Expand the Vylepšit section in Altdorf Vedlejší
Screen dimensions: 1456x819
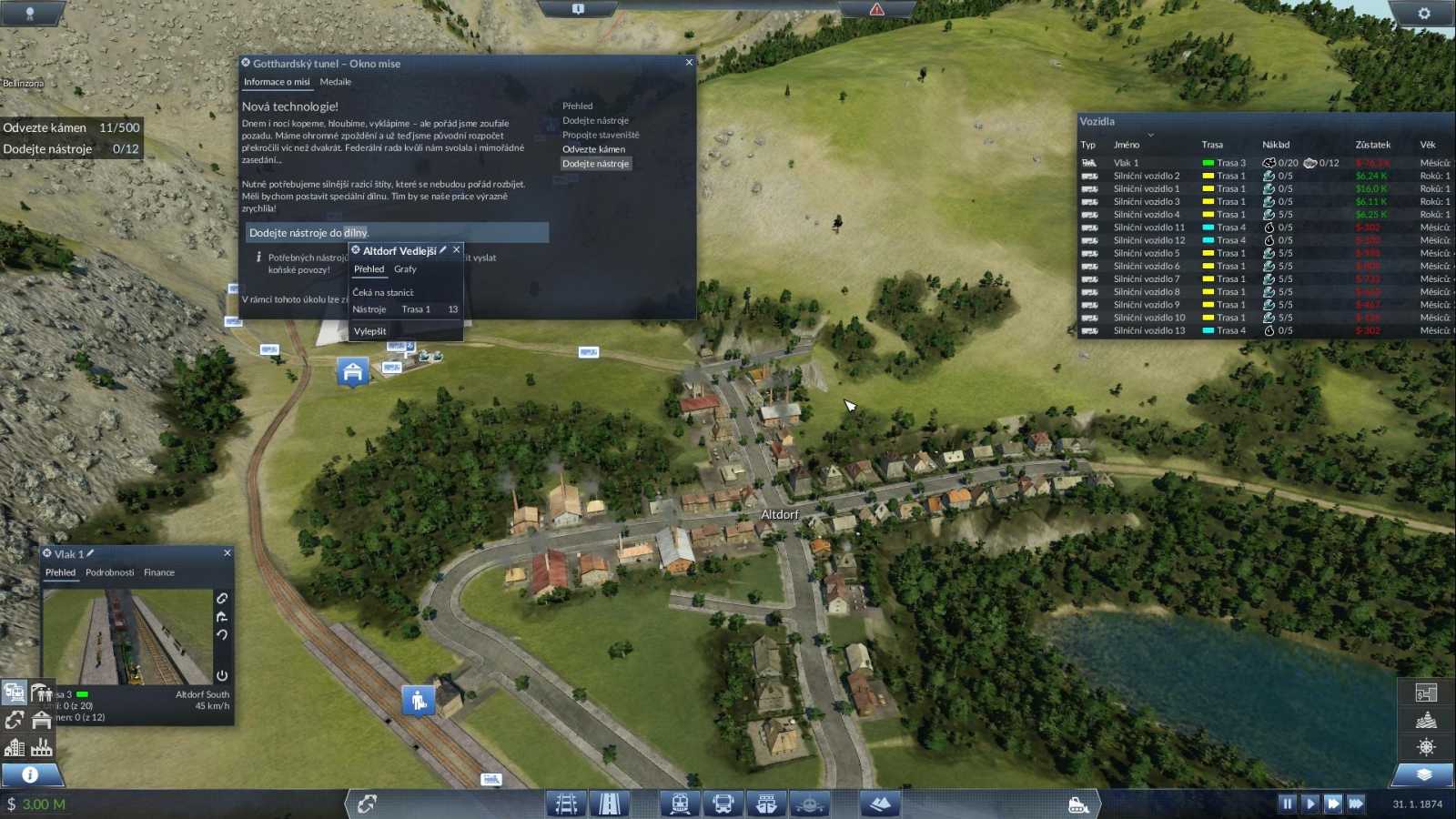[369, 330]
